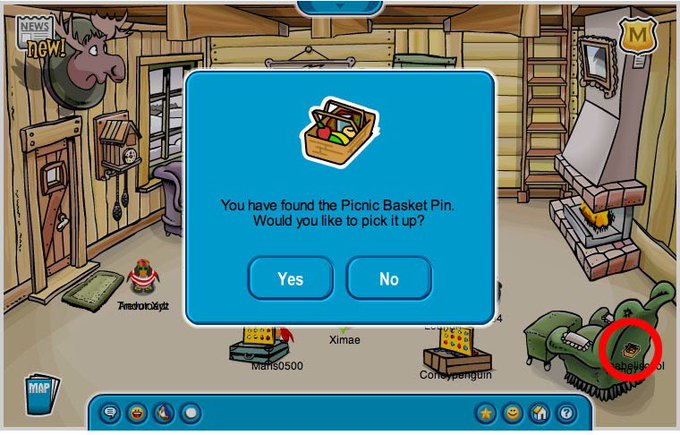Open the star icon on the toolbar
The height and width of the screenshot is (435, 680).
click(x=487, y=412)
